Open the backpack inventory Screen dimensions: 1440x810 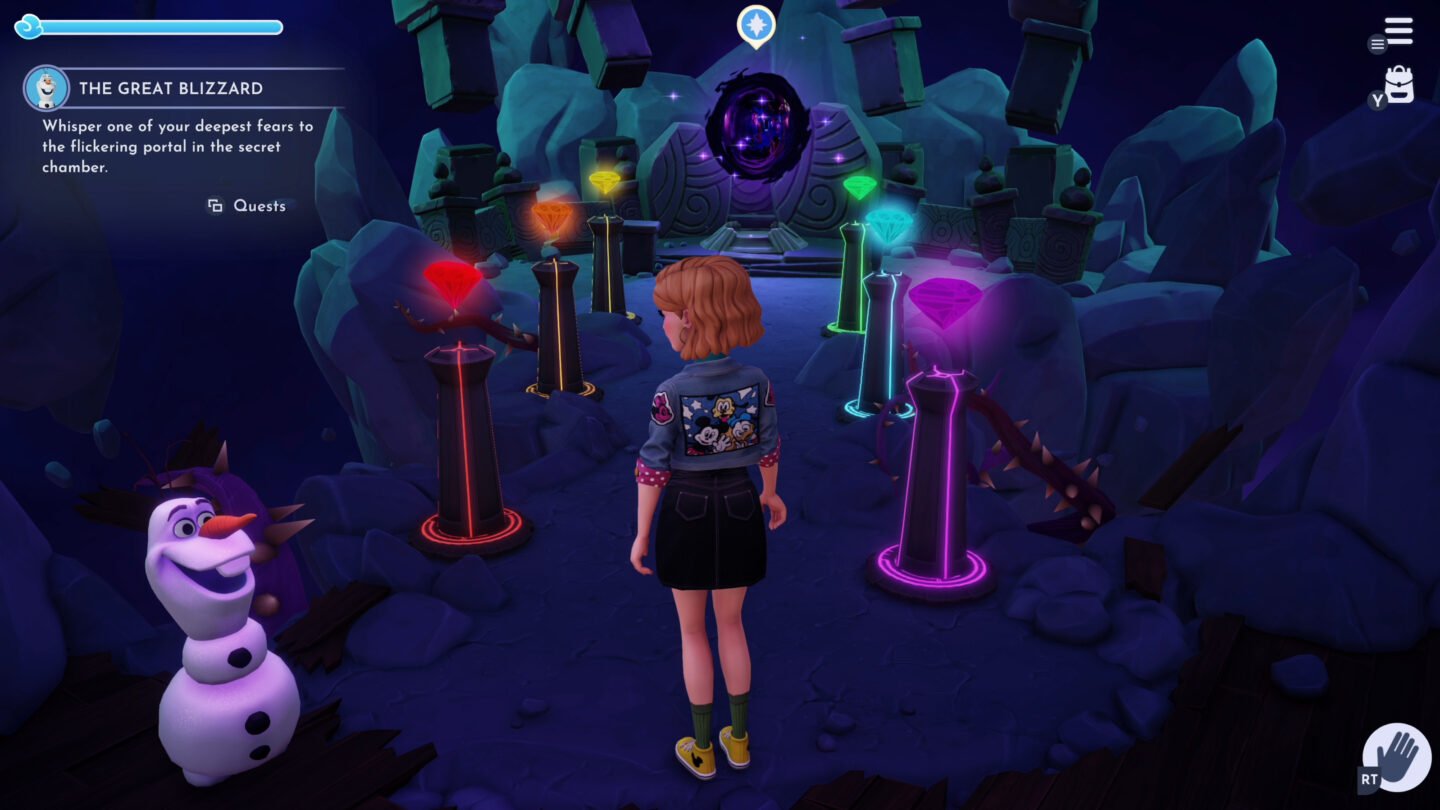[1399, 84]
